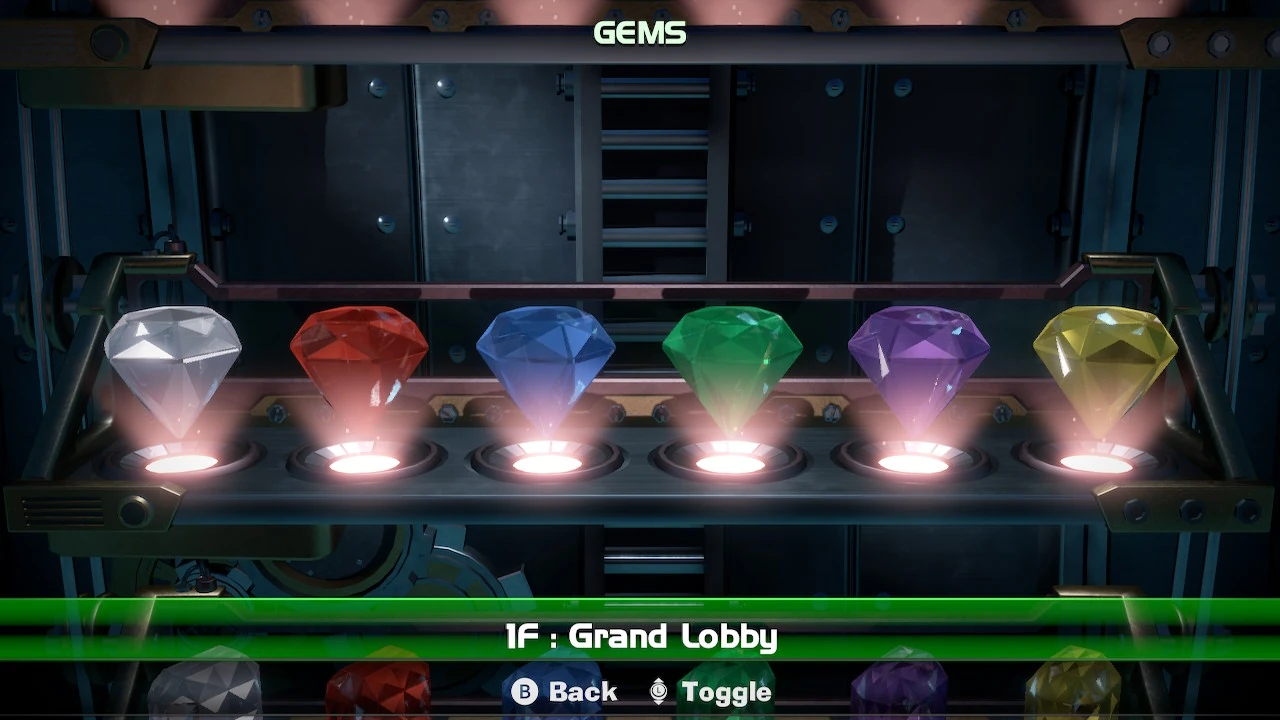Select the green emerald gem
1280x720 pixels.
[x=733, y=365]
